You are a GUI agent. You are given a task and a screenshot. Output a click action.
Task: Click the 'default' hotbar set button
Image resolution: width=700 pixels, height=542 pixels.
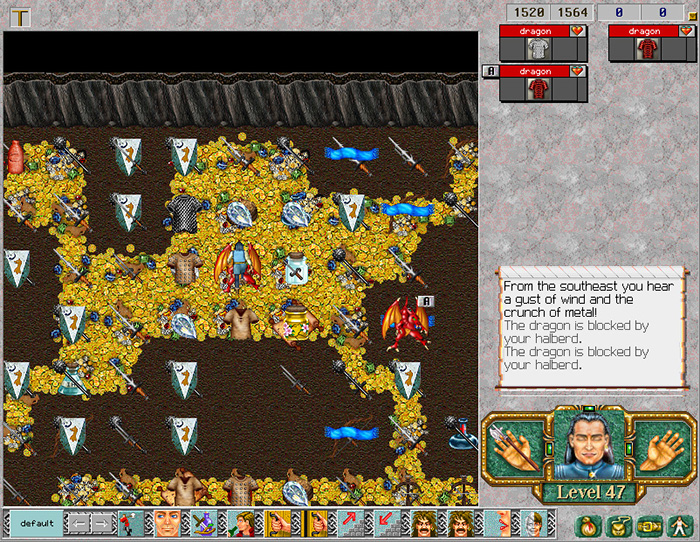[36, 523]
